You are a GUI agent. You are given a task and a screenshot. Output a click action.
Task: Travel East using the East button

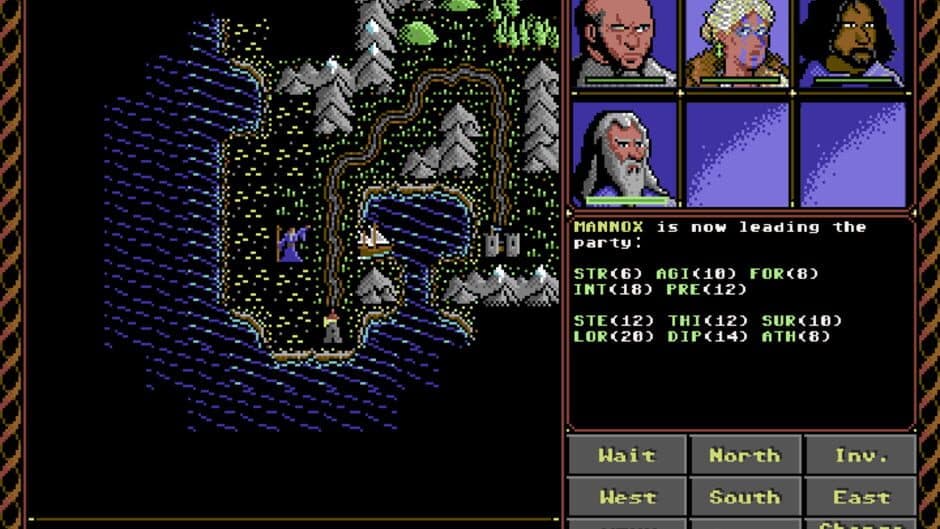[860, 496]
